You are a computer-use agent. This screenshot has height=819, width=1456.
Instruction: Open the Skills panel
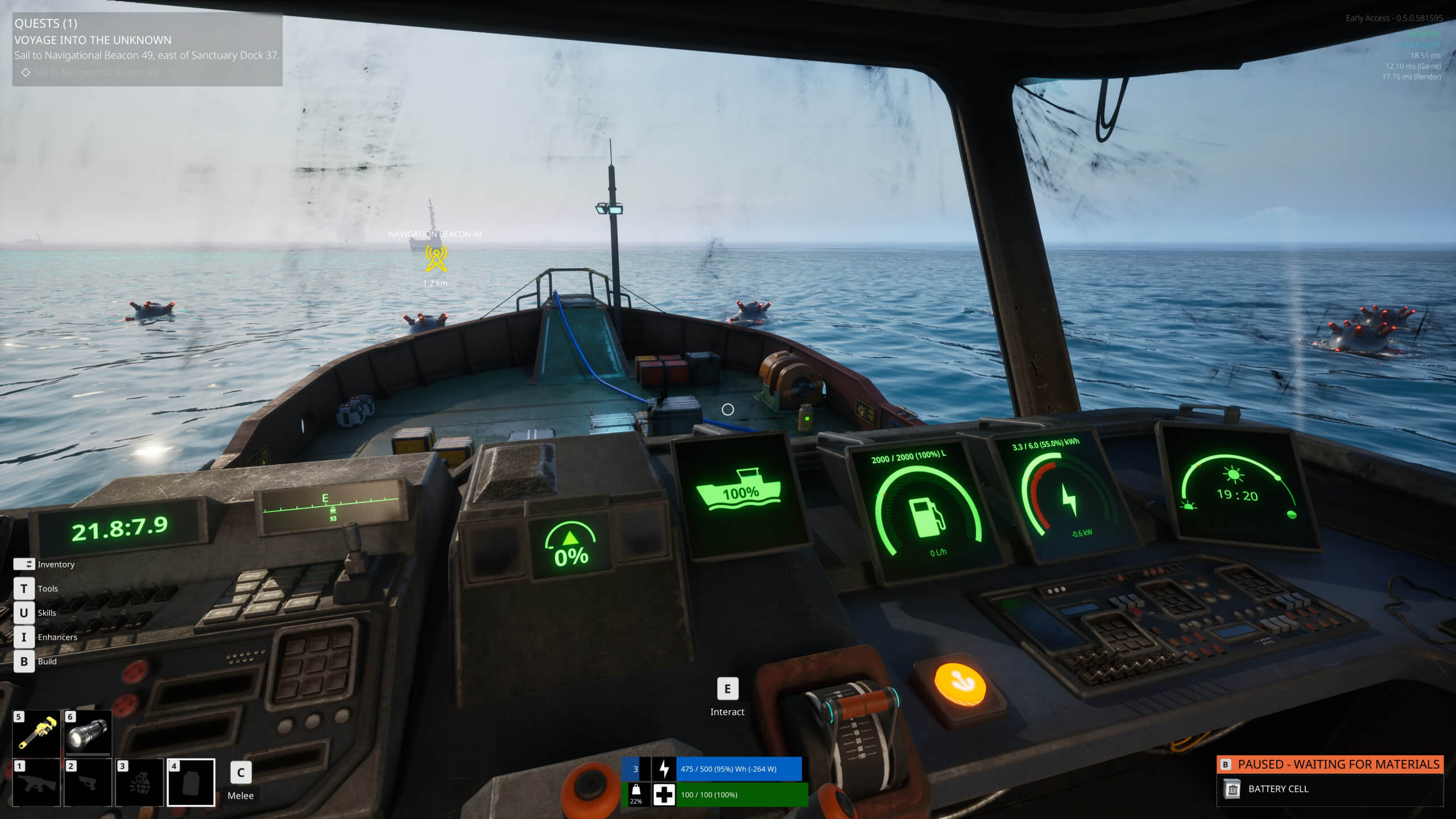[x=23, y=613]
